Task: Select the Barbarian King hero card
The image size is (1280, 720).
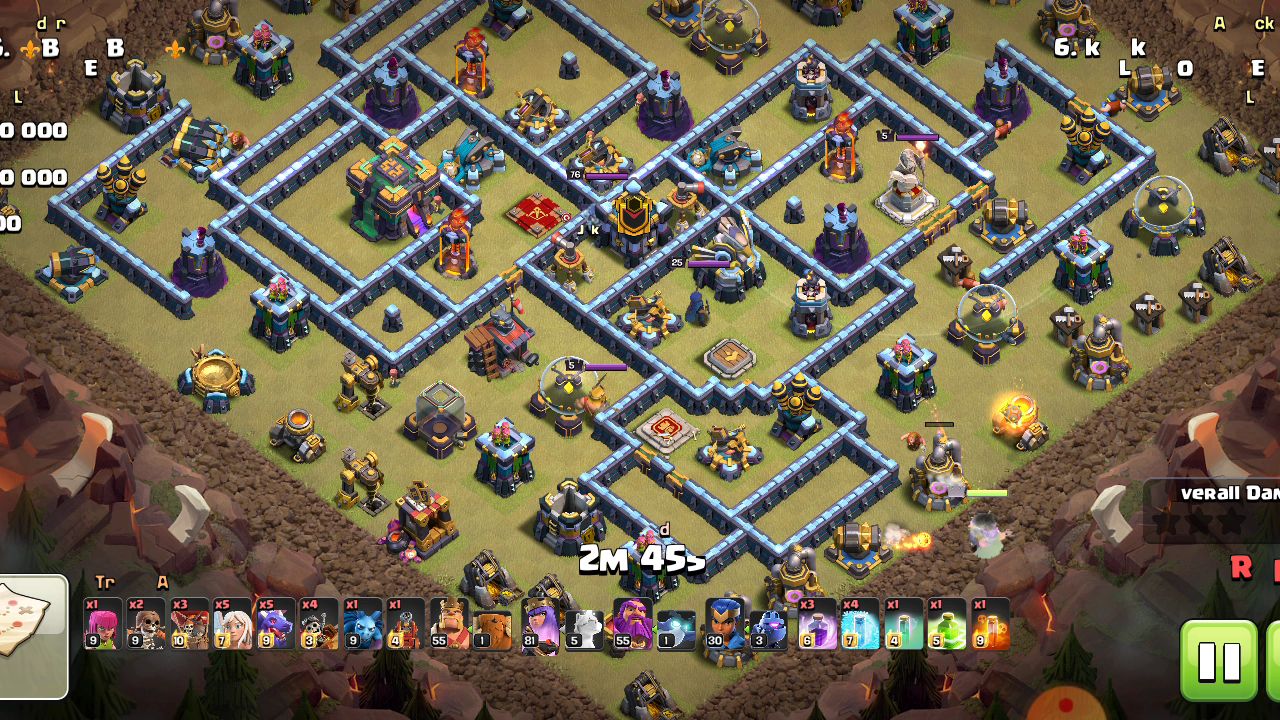Action: [x=449, y=624]
